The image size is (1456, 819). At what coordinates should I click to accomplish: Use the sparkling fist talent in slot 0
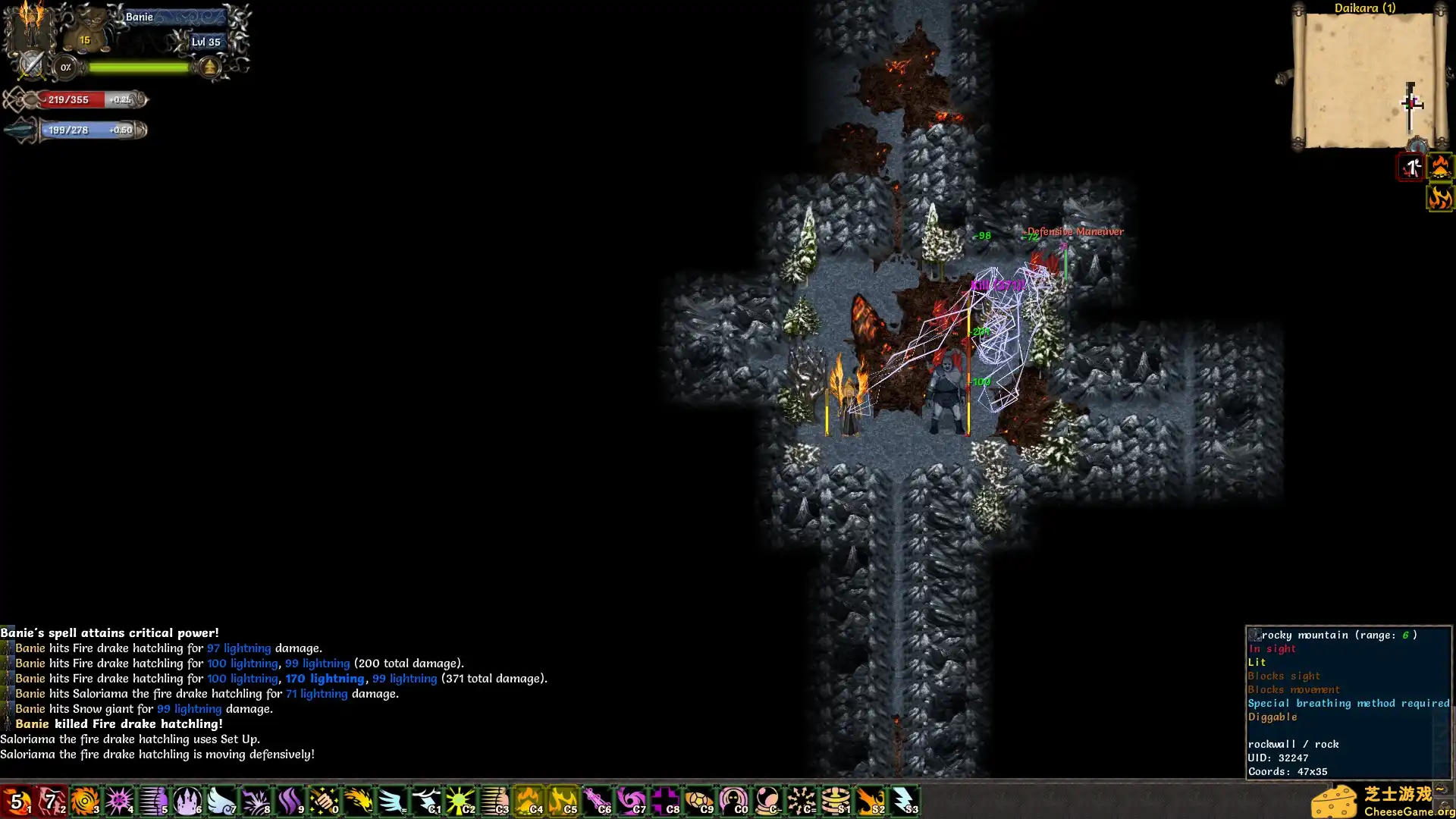324,801
